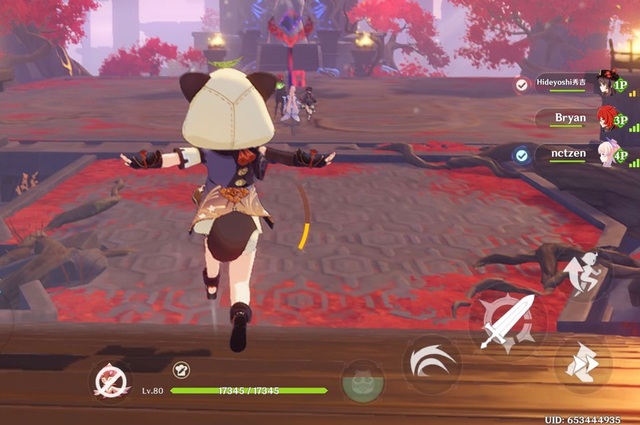
Task: Click the small food buff icon above HP bar
Action: (180, 369)
